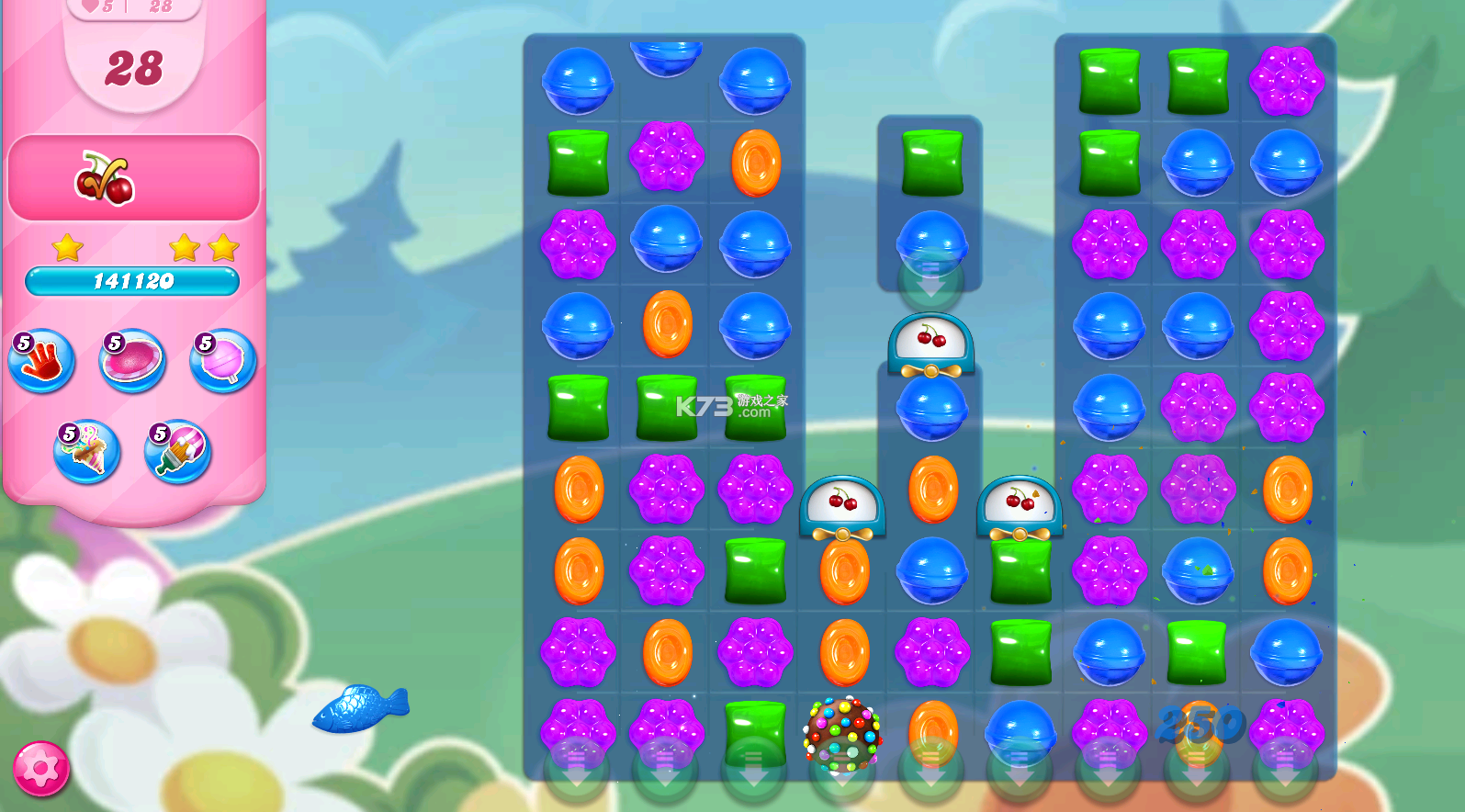Click the cherry ingredient dispenser in the middle
Screen dimensions: 1465x812
931,347
